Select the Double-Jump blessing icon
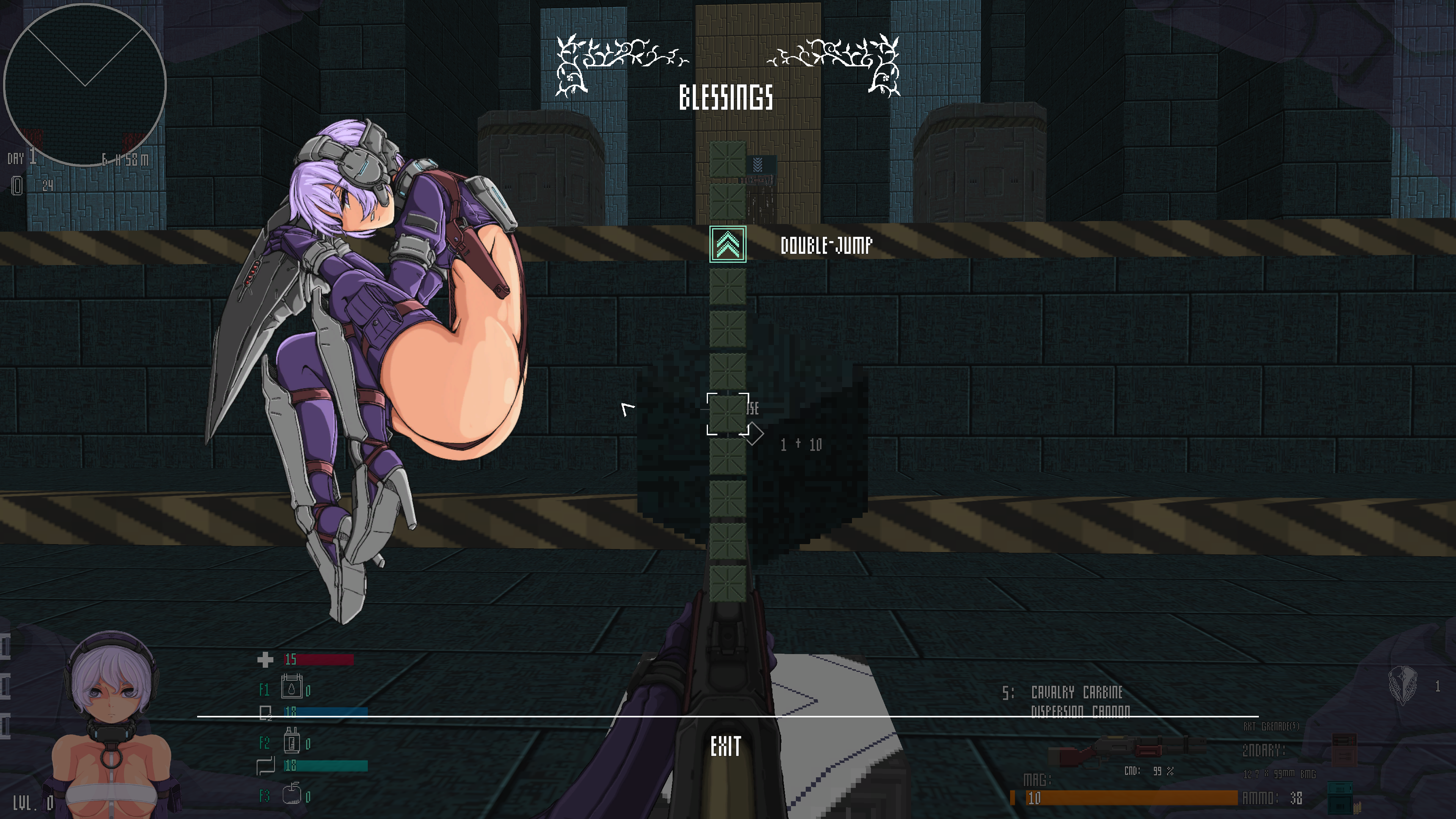Viewport: 1456px width, 819px height. [728, 244]
